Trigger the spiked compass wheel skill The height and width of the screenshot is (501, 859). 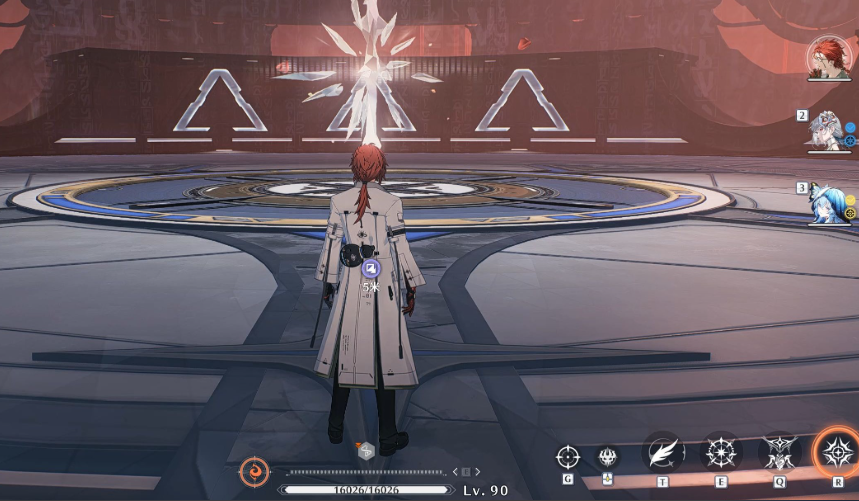click(x=721, y=453)
